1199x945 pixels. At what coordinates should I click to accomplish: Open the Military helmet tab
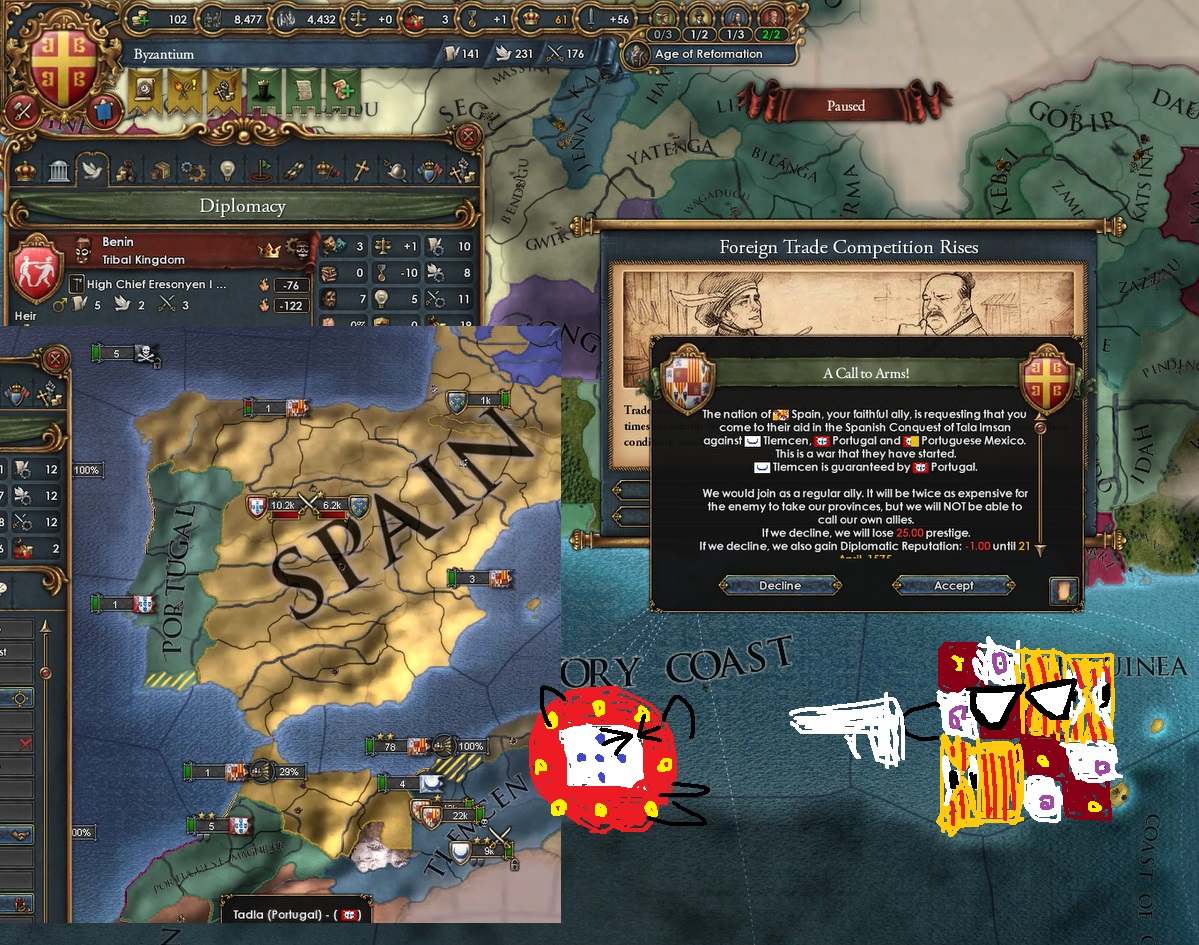click(x=396, y=171)
